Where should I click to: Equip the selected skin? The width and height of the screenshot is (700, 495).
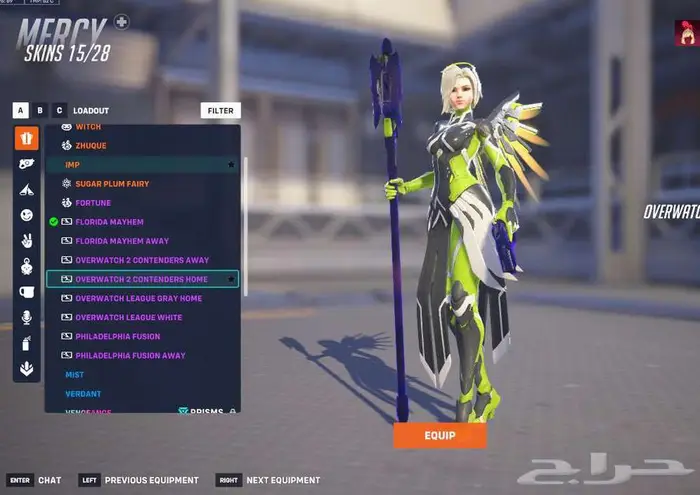[439, 436]
